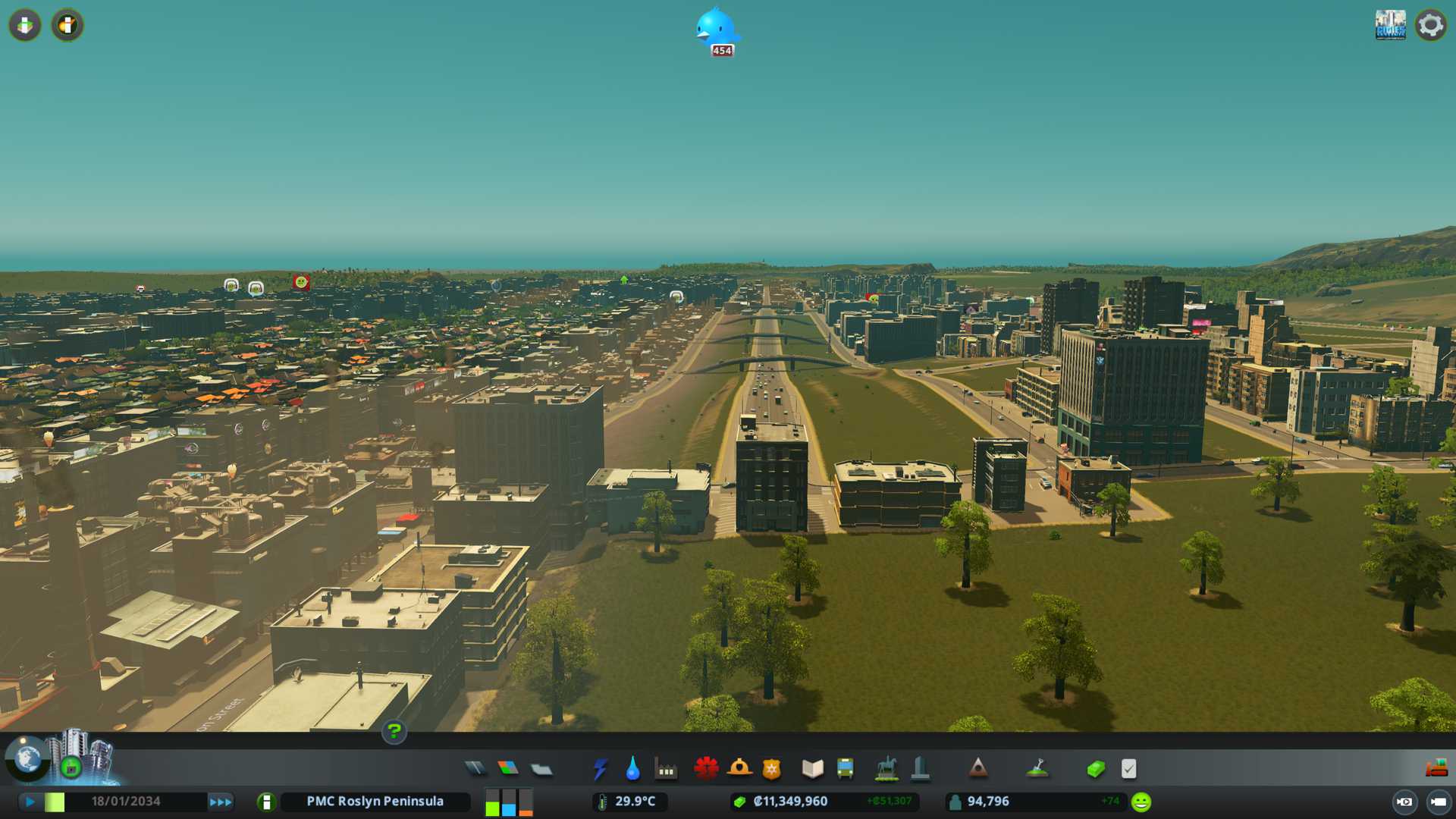Open Water and Sewage droplet menu
The image size is (1456, 819).
pyautogui.click(x=632, y=769)
